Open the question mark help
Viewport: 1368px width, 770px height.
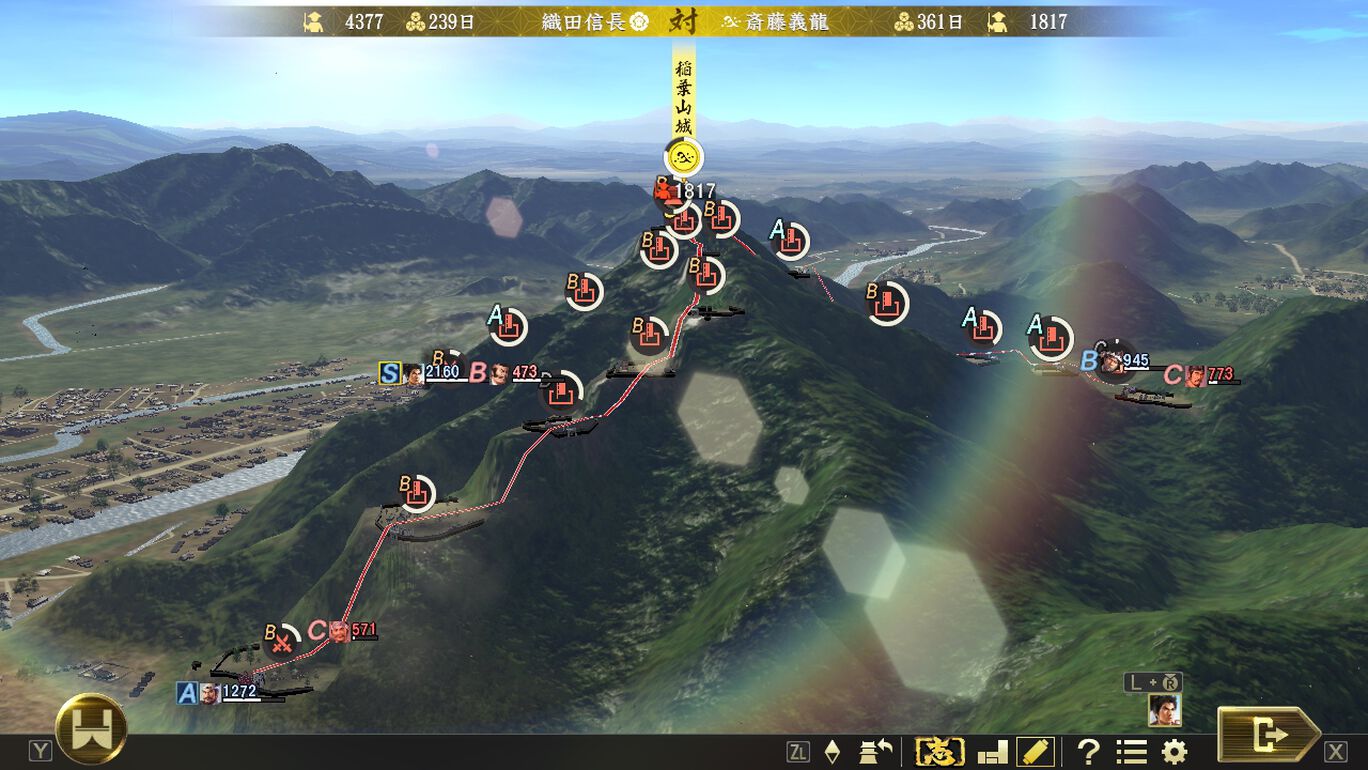pos(1088,752)
